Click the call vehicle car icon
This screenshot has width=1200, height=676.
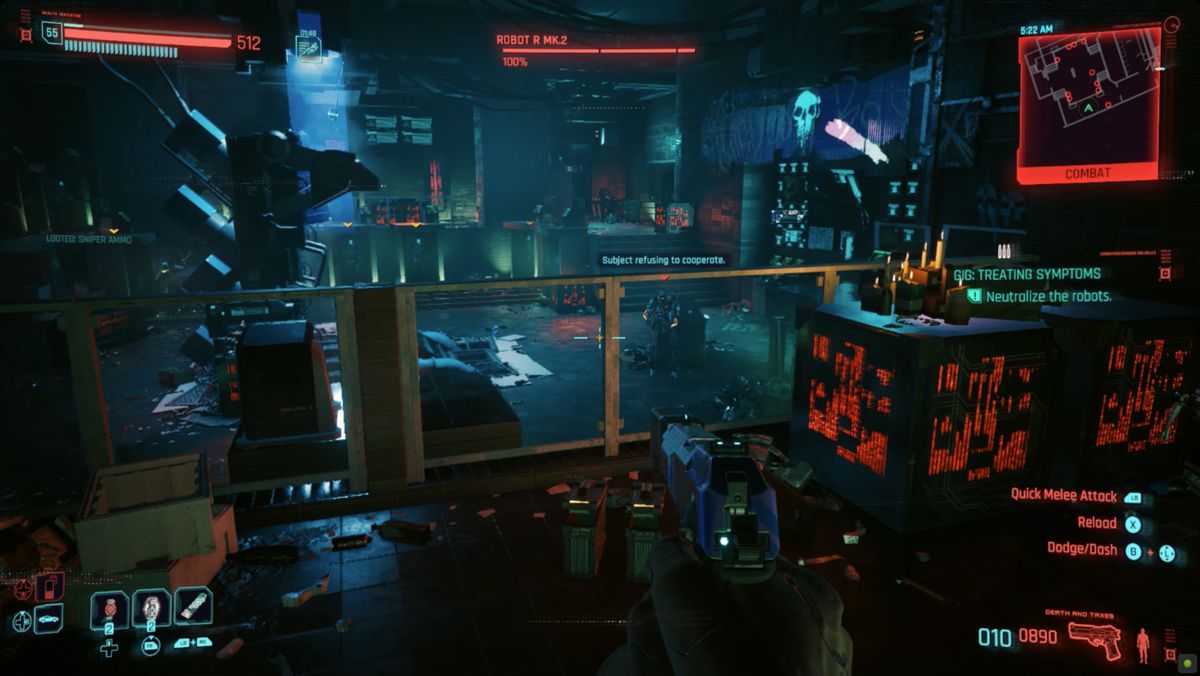49,619
